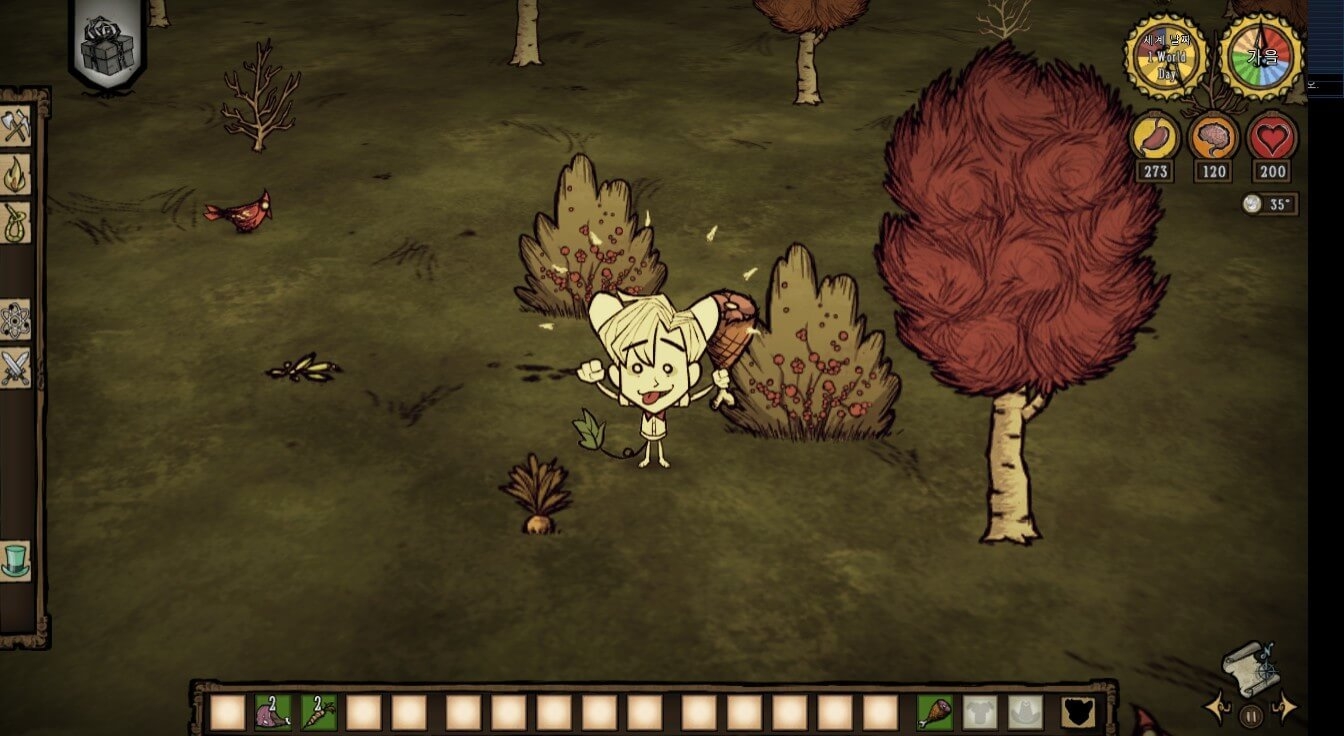Select the empty hat equipment slot
Screen dimensions: 1344x736
click(1025, 712)
